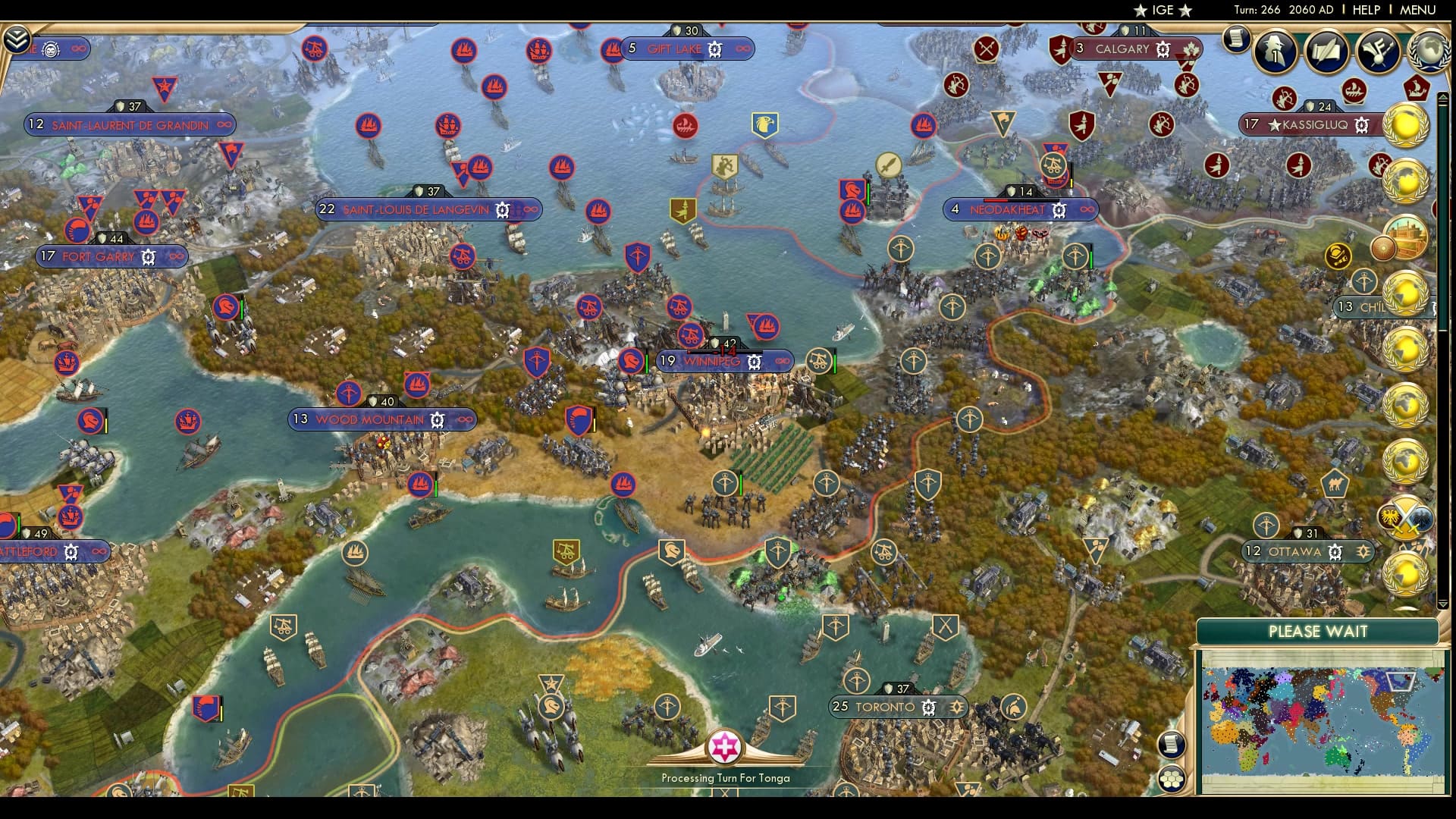Open the Espionage overview spy icon
The height and width of the screenshot is (819, 1456).
(1275, 51)
